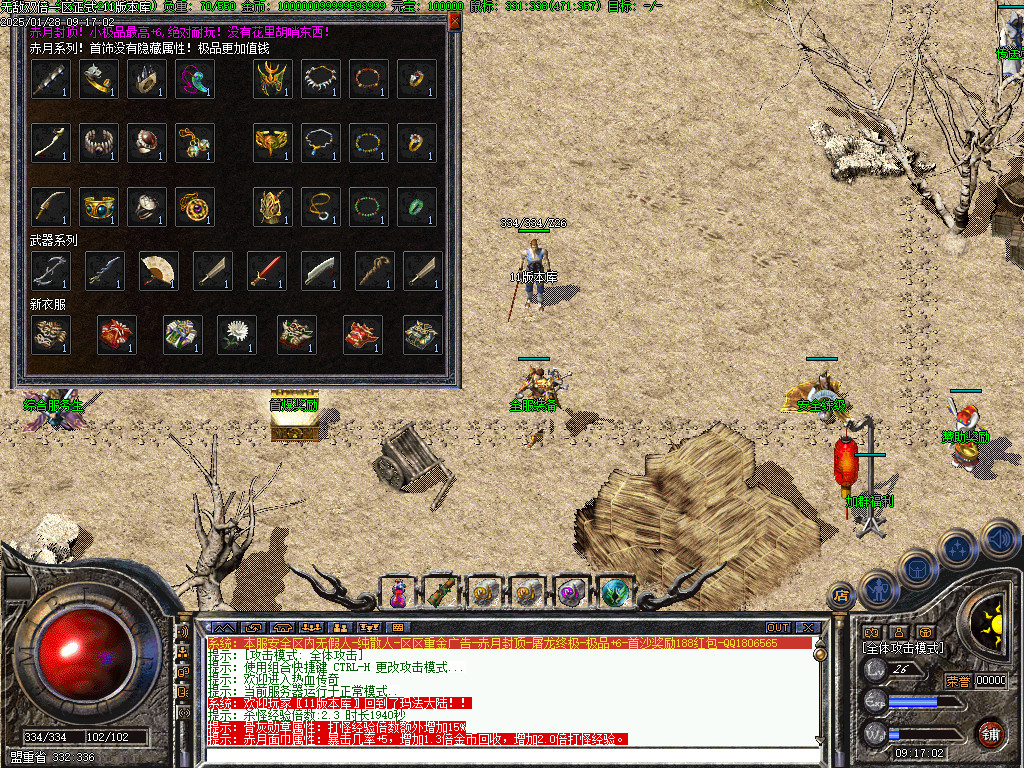Screen dimensions: 1024x768
Task: Choose the green jade ring slot
Action: (x=416, y=207)
